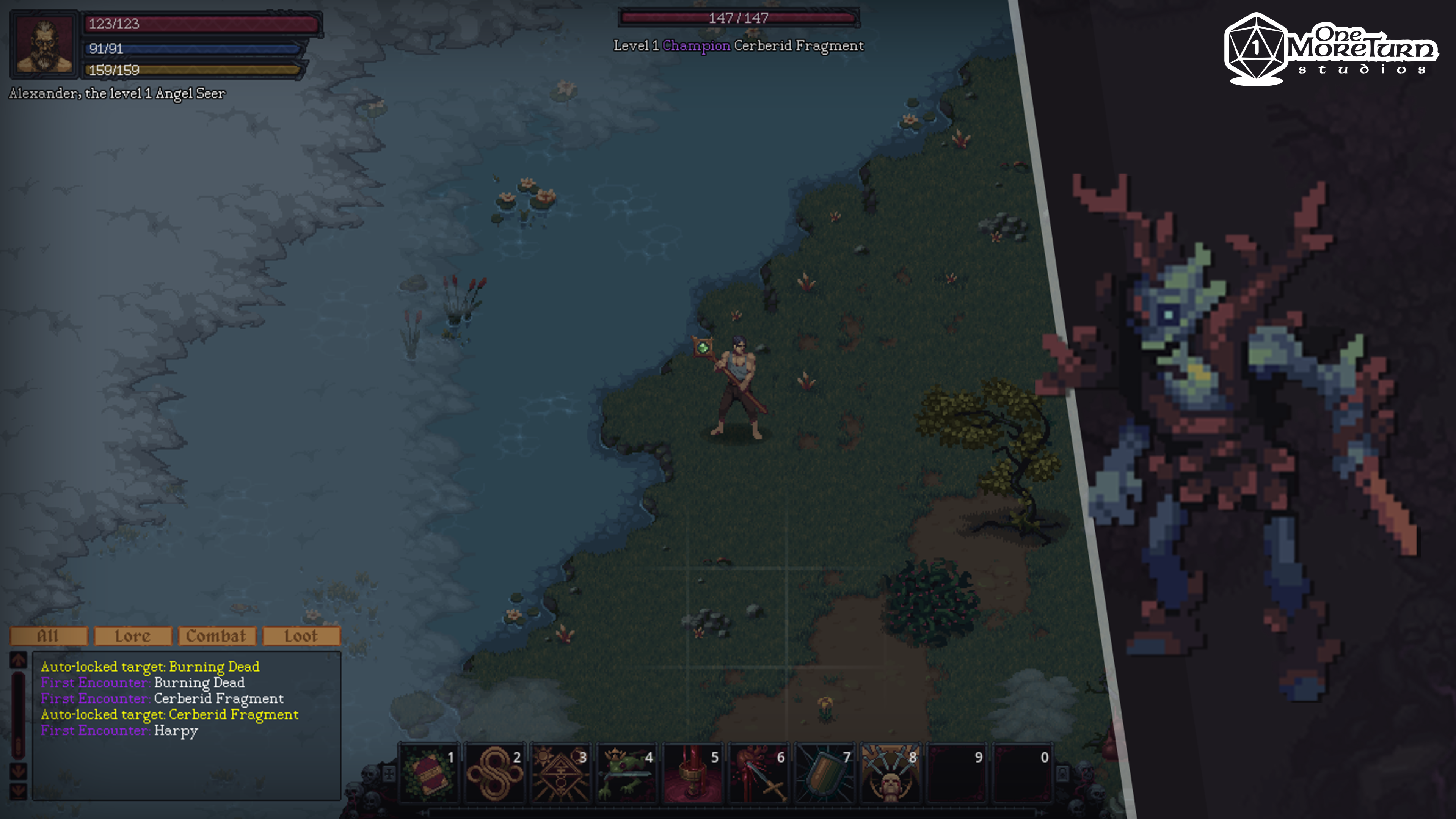1456x819 pixels.
Task: Toggle the padlock icon right of the hotbar
Action: point(1062,773)
